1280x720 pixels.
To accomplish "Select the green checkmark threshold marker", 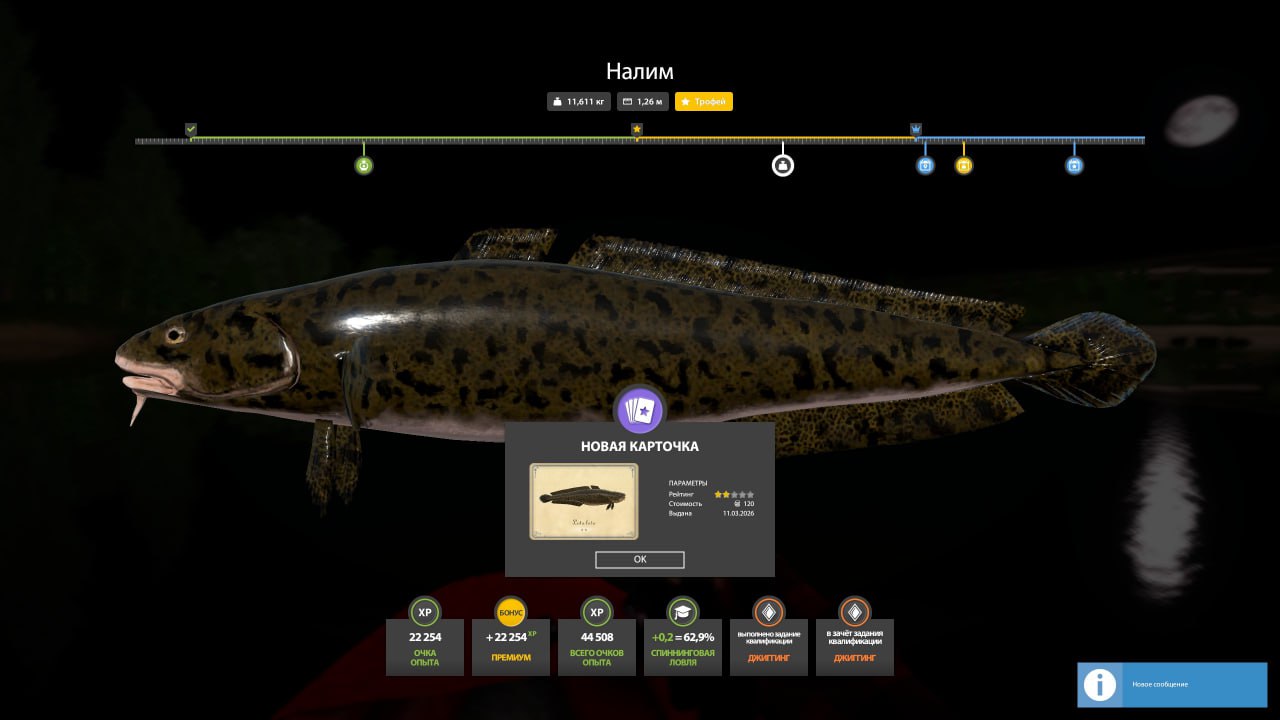I will click(x=191, y=129).
